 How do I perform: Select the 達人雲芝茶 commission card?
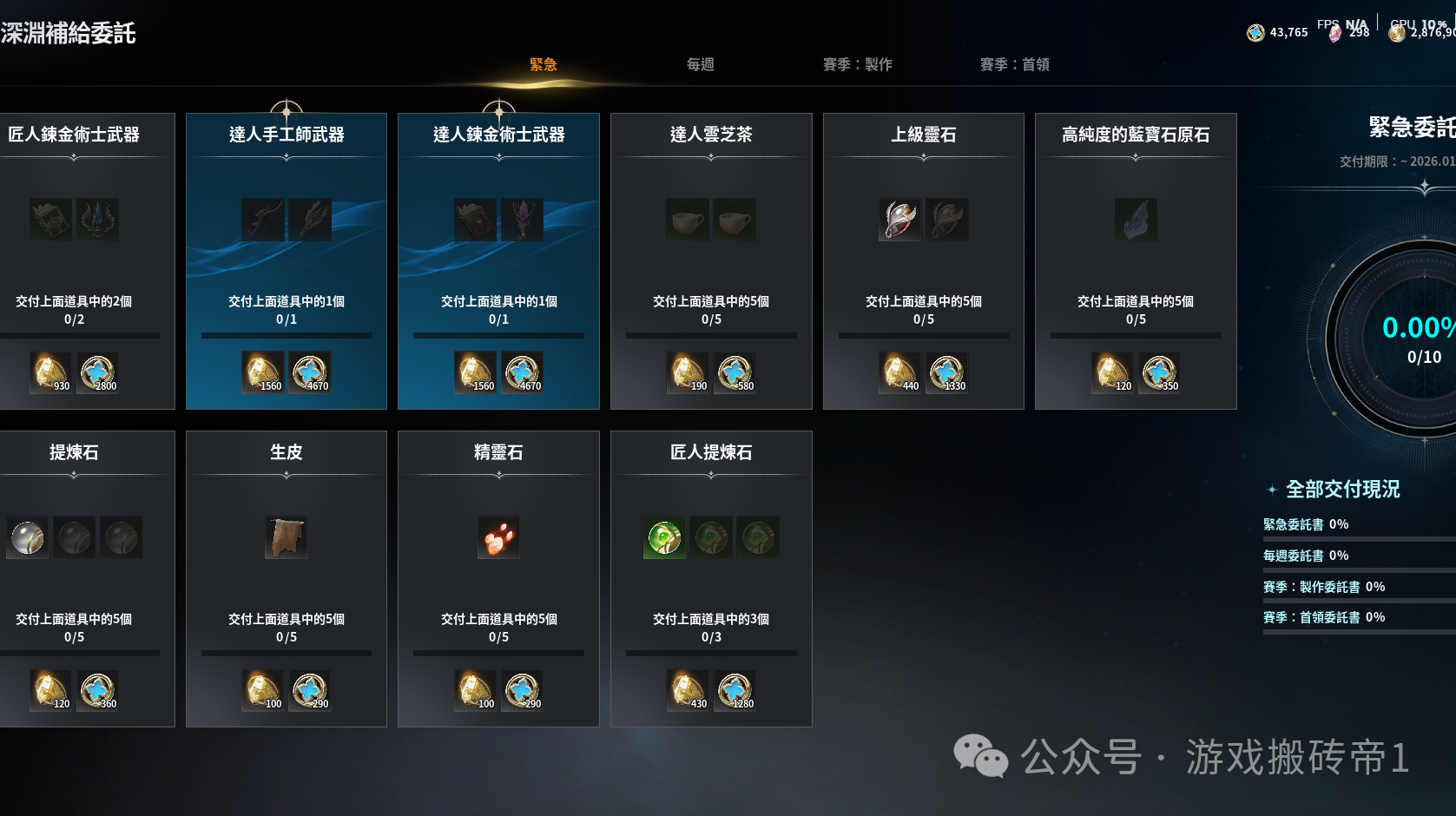[x=711, y=260]
